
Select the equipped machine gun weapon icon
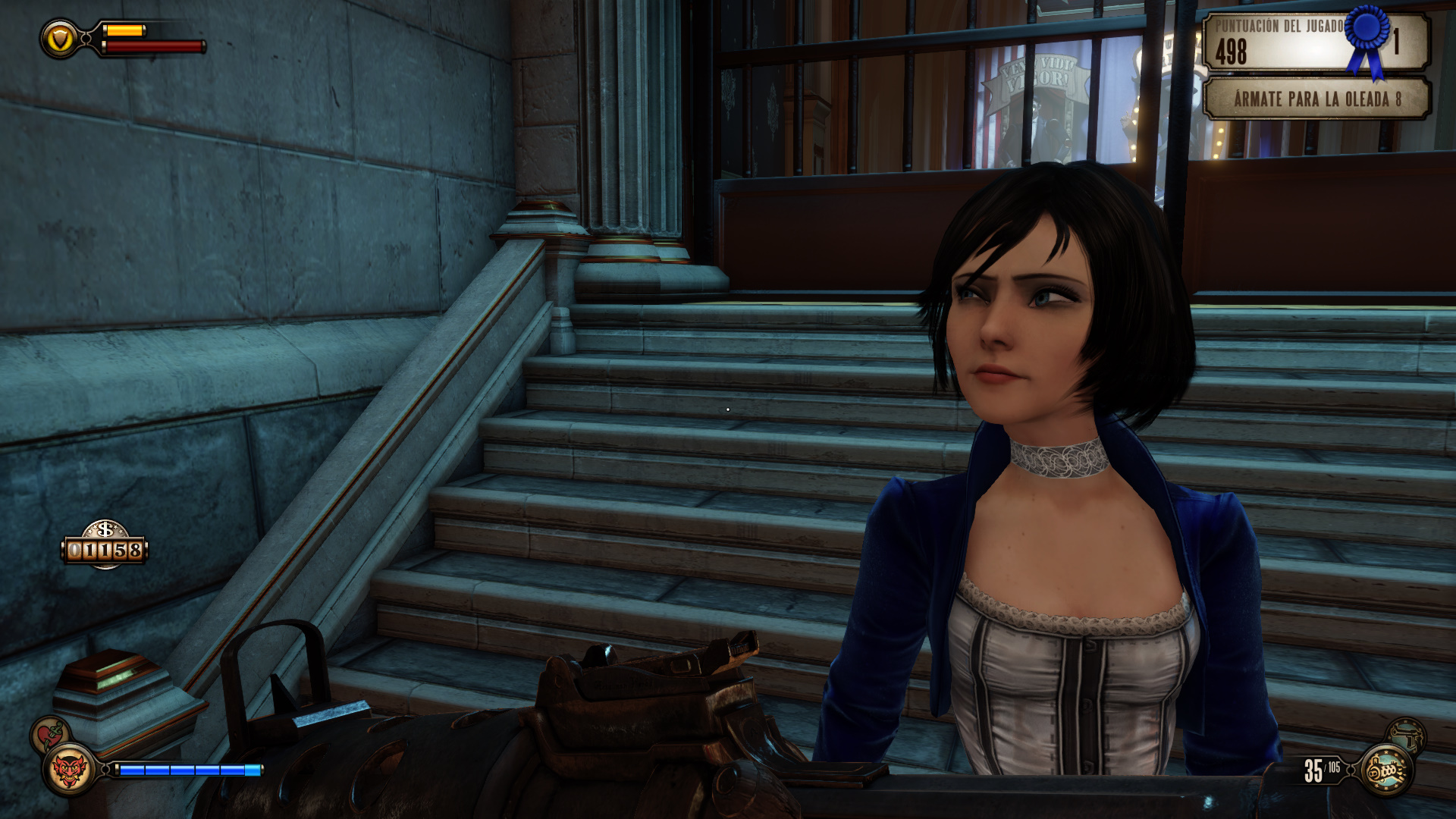pyautogui.click(x=1386, y=770)
